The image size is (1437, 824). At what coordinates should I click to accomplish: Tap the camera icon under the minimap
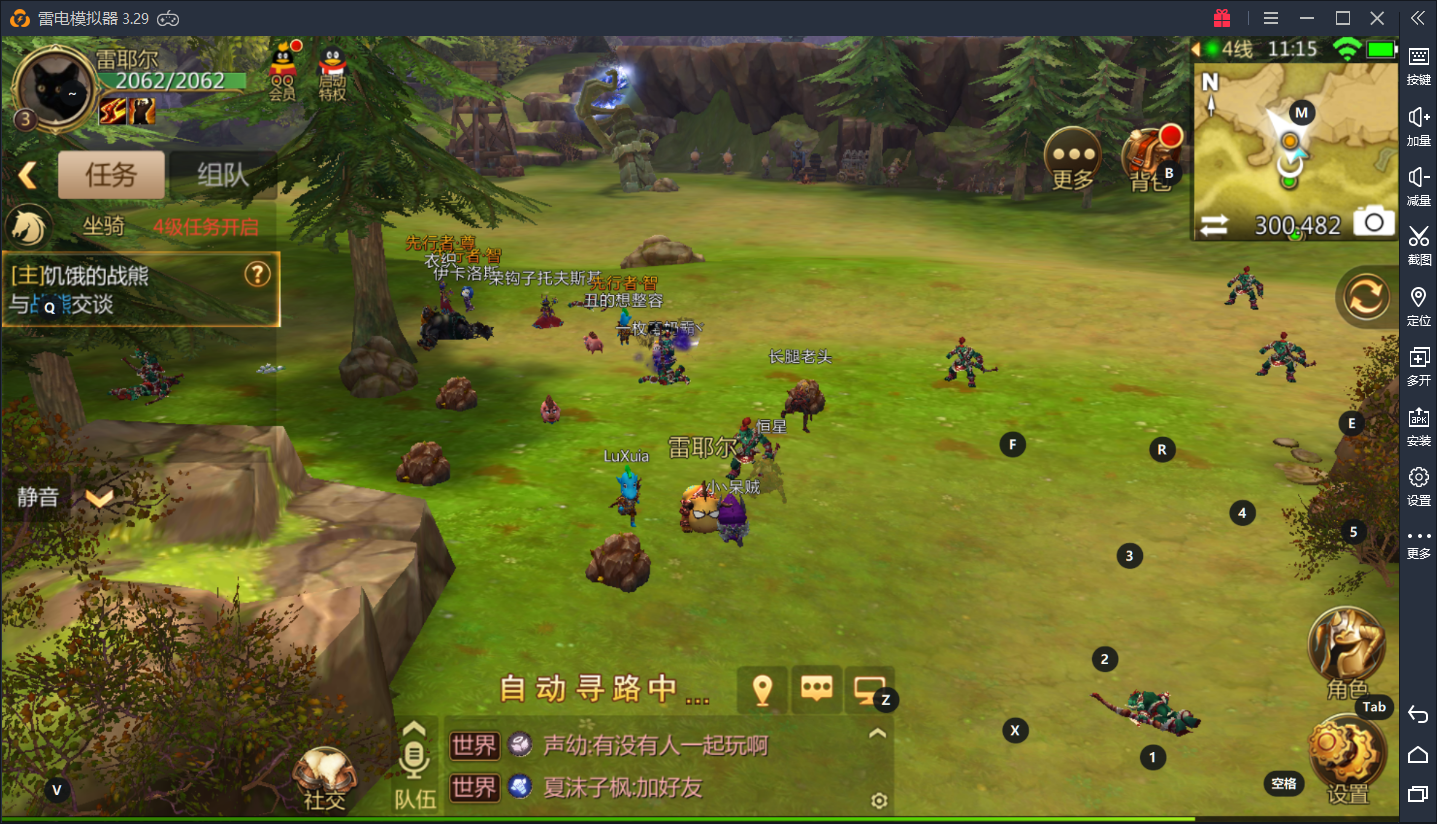click(x=1374, y=223)
